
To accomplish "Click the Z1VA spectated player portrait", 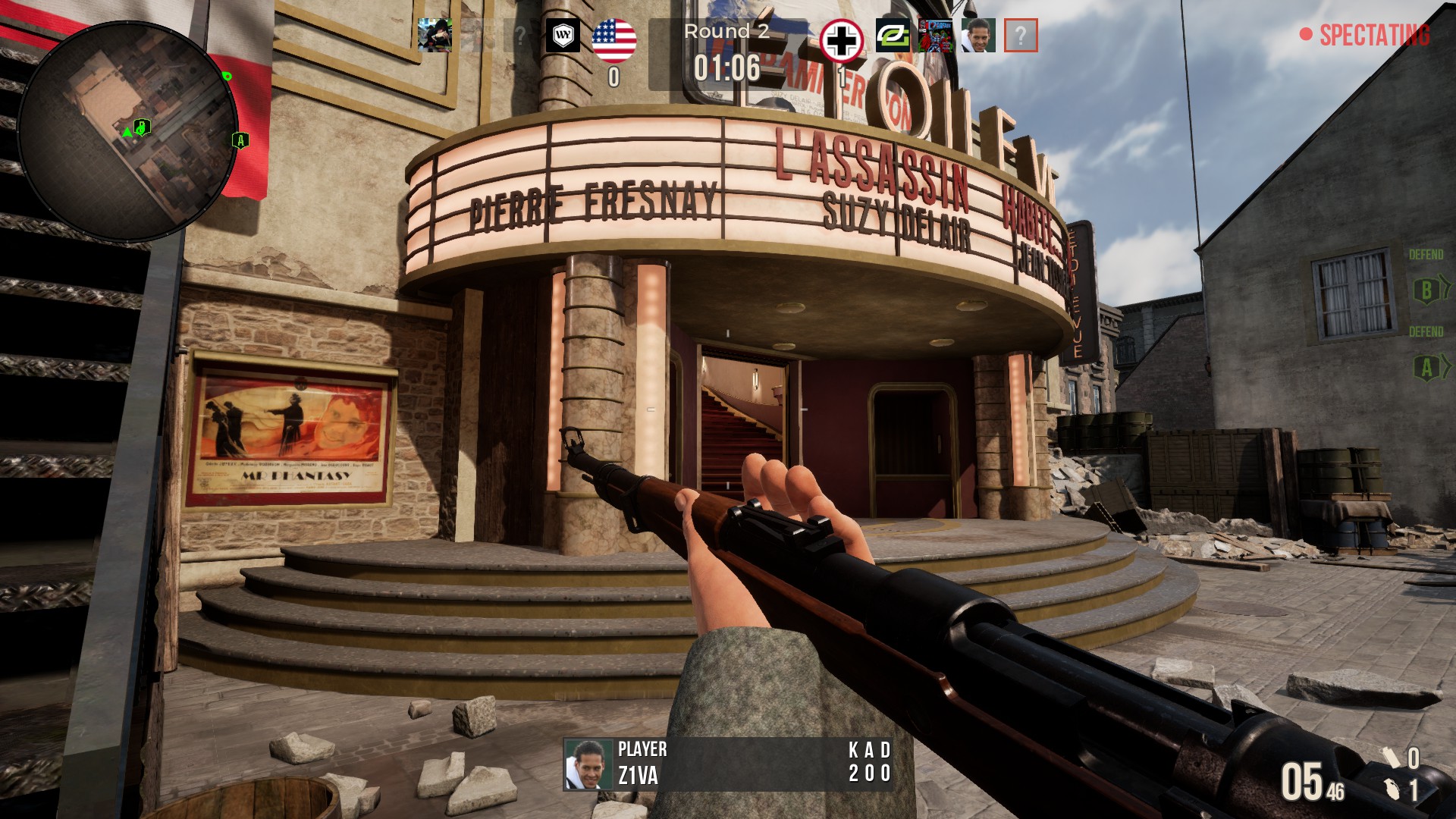I will (588, 764).
